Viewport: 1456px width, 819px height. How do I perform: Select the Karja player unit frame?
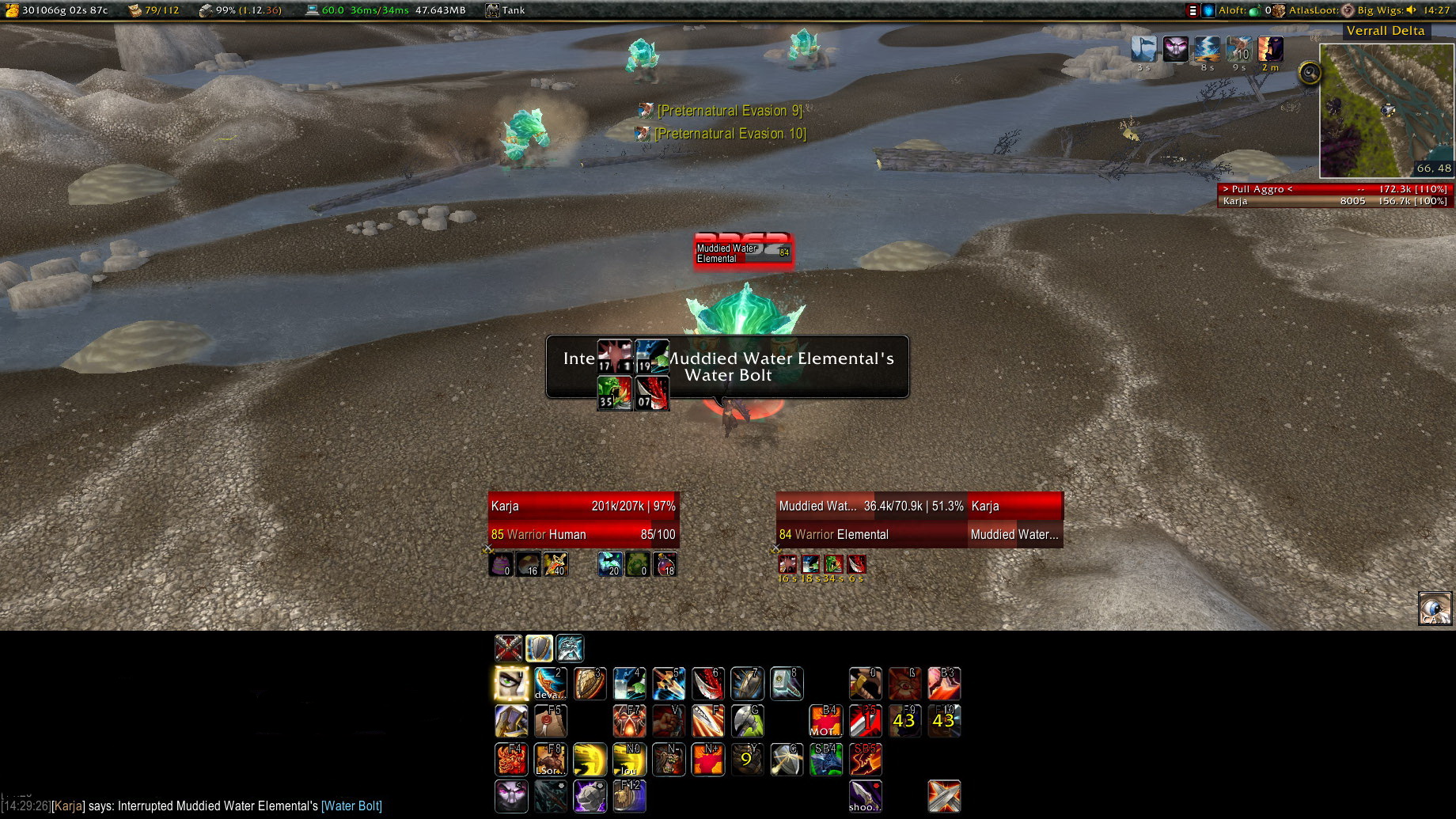pos(583,520)
